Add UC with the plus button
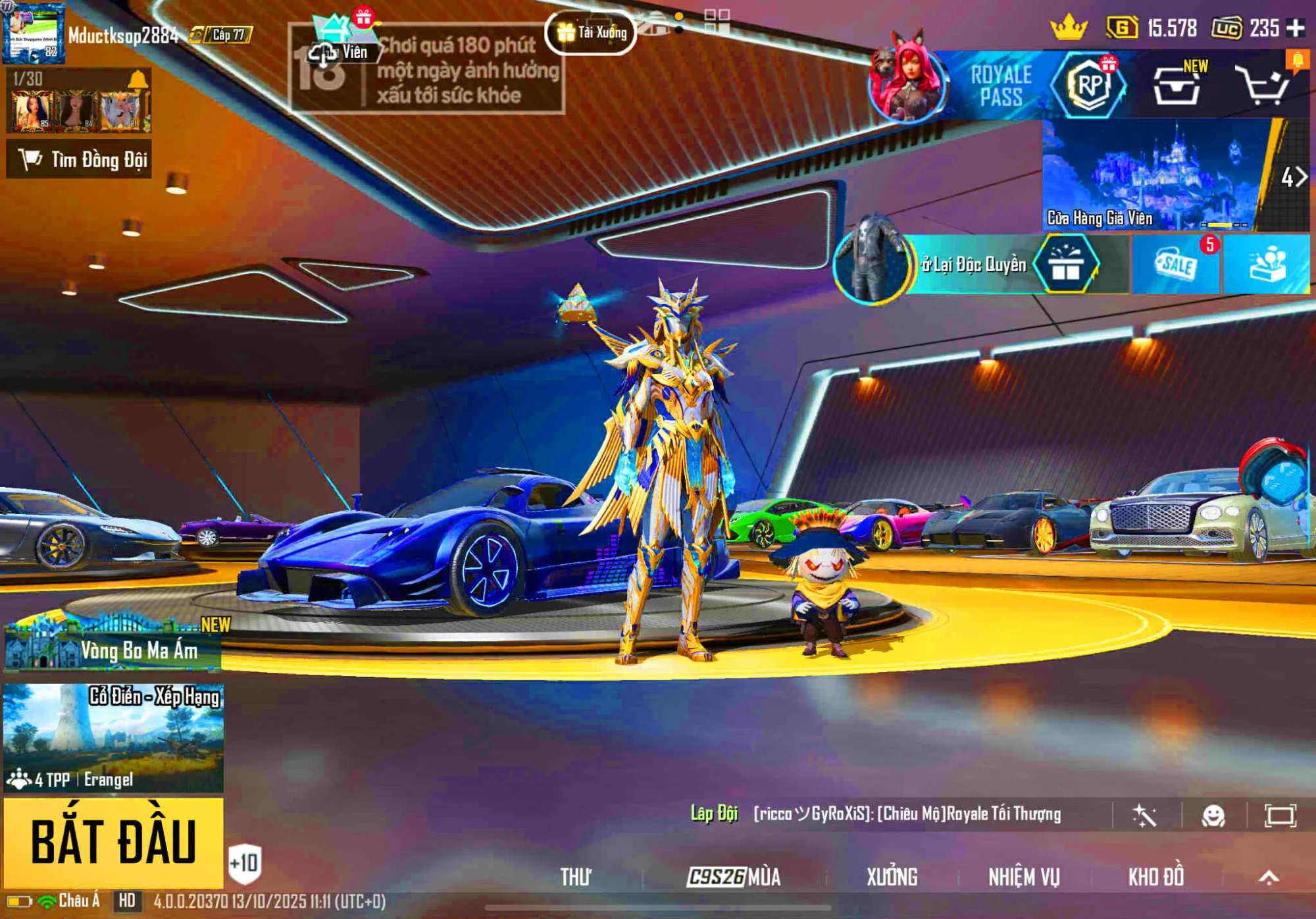1316x919 pixels. pyautogui.click(x=1296, y=28)
